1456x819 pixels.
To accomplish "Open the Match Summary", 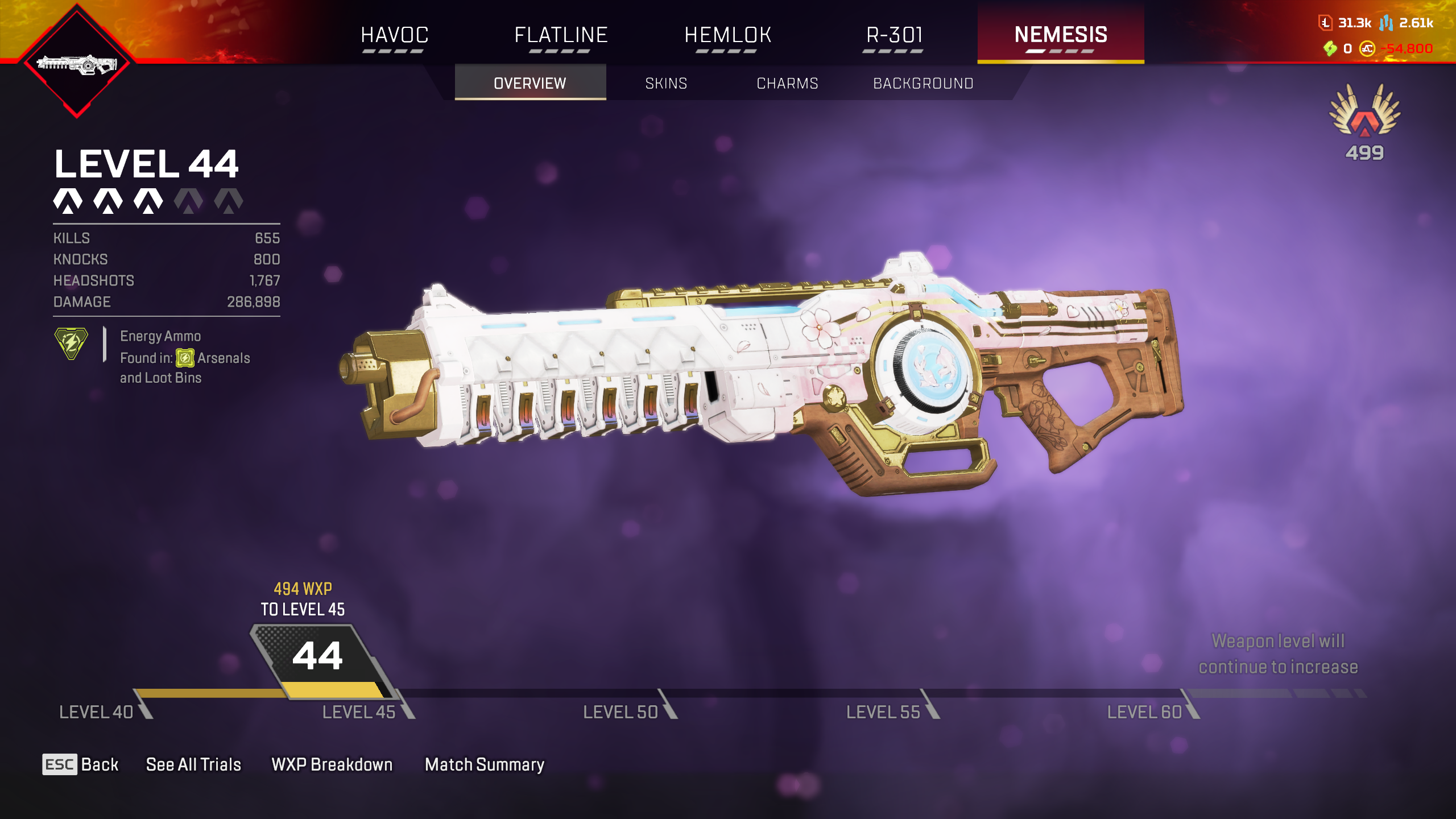I will click(x=485, y=764).
